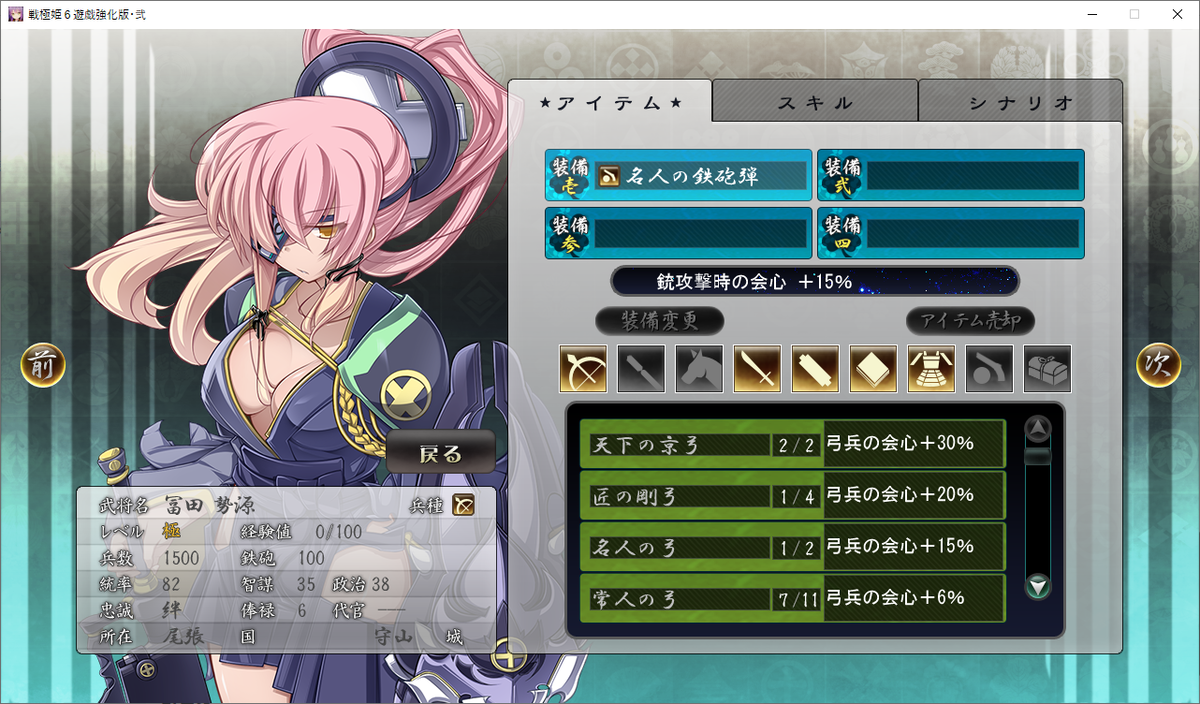Select the armor item category icon
Image resolution: width=1200 pixels, height=704 pixels.
click(x=931, y=369)
